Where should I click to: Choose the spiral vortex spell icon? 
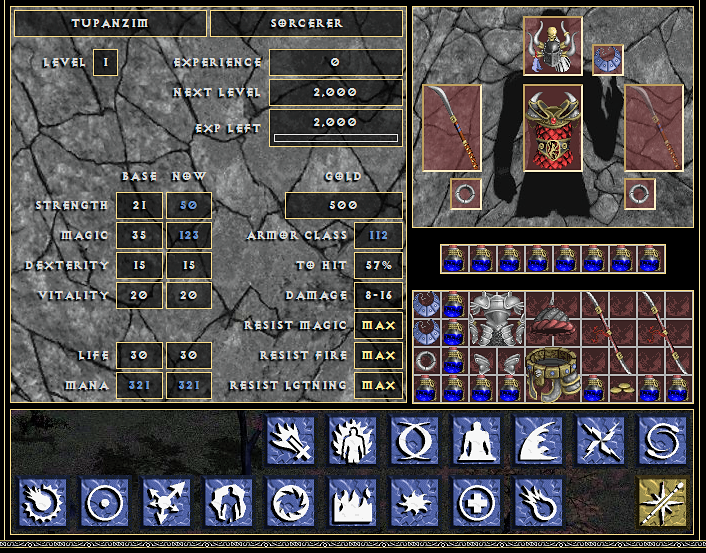(663, 441)
